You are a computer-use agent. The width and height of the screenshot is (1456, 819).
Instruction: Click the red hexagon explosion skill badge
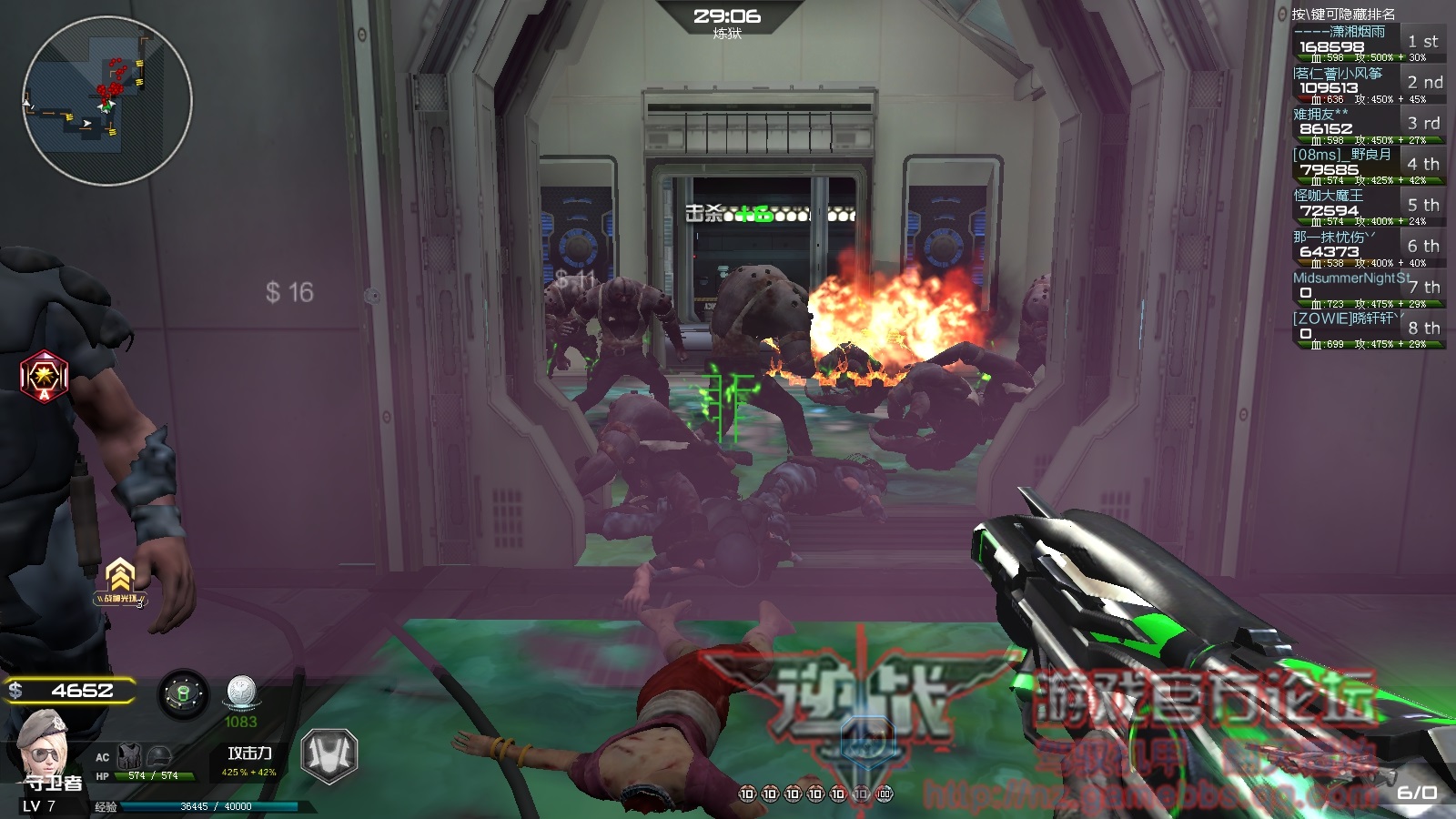tap(44, 375)
